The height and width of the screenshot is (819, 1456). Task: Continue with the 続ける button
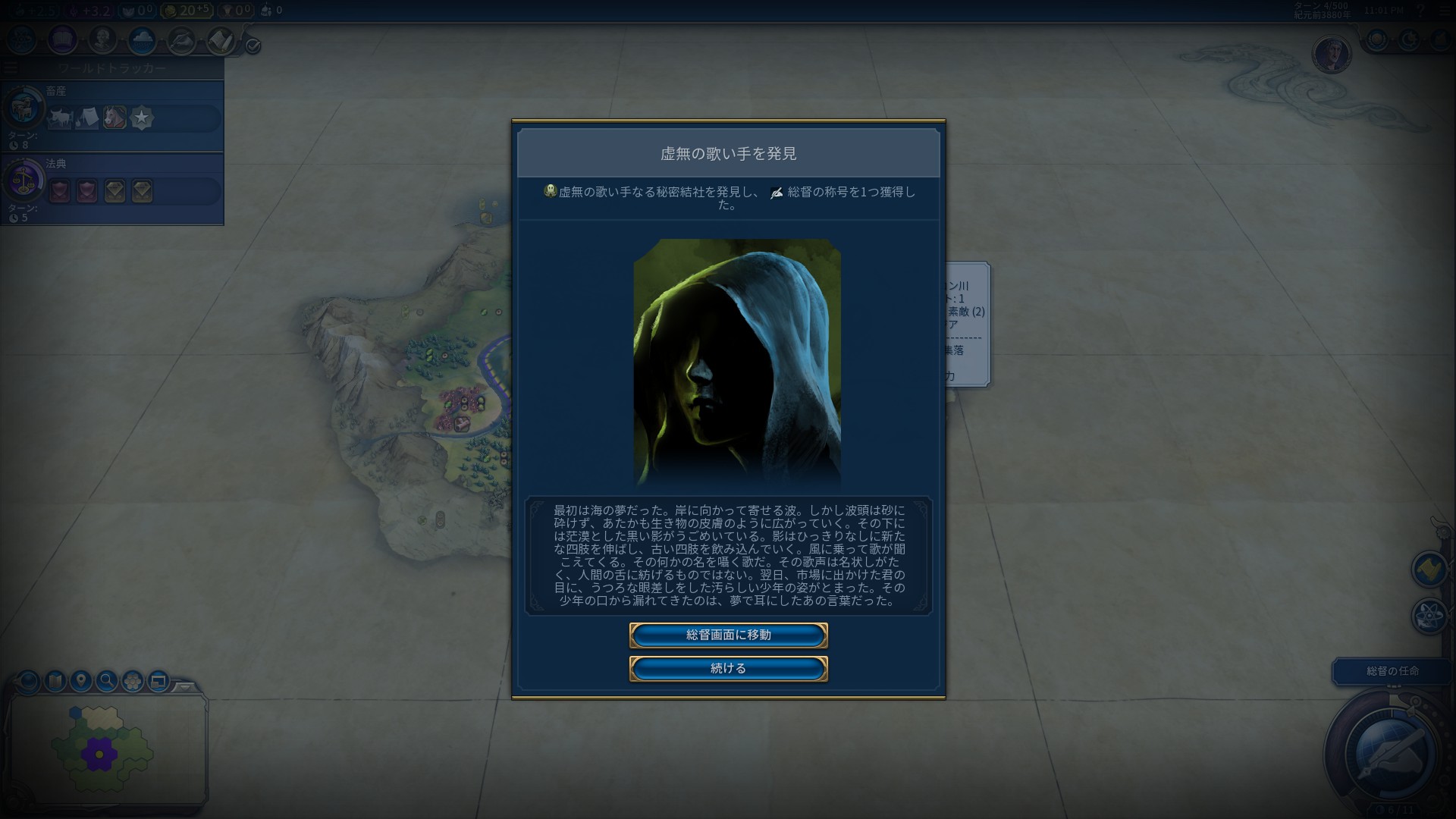tap(728, 669)
